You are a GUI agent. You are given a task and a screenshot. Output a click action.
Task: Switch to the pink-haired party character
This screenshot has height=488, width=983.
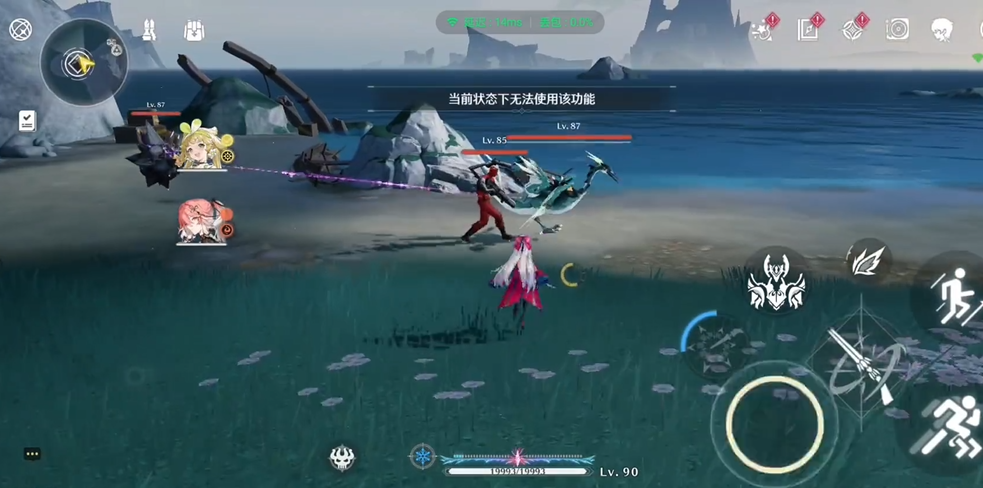coord(197,220)
